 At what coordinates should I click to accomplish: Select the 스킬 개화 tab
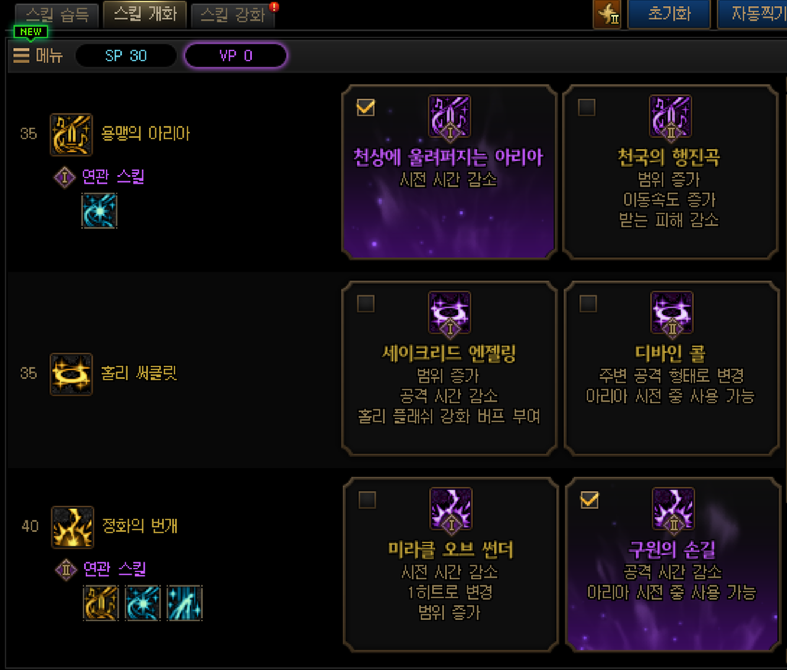(x=144, y=15)
